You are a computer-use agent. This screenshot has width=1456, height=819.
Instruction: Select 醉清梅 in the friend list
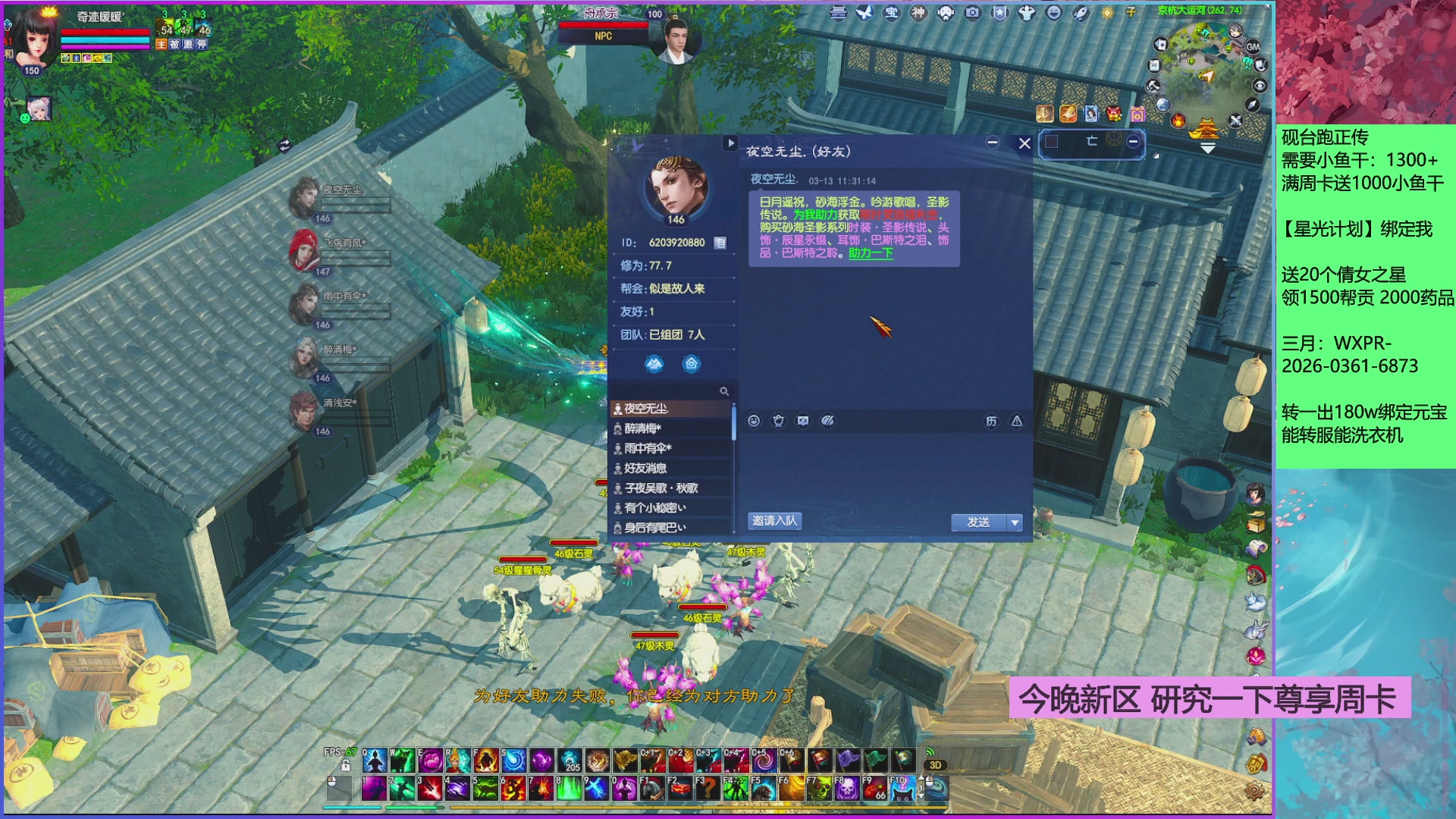pos(642,428)
